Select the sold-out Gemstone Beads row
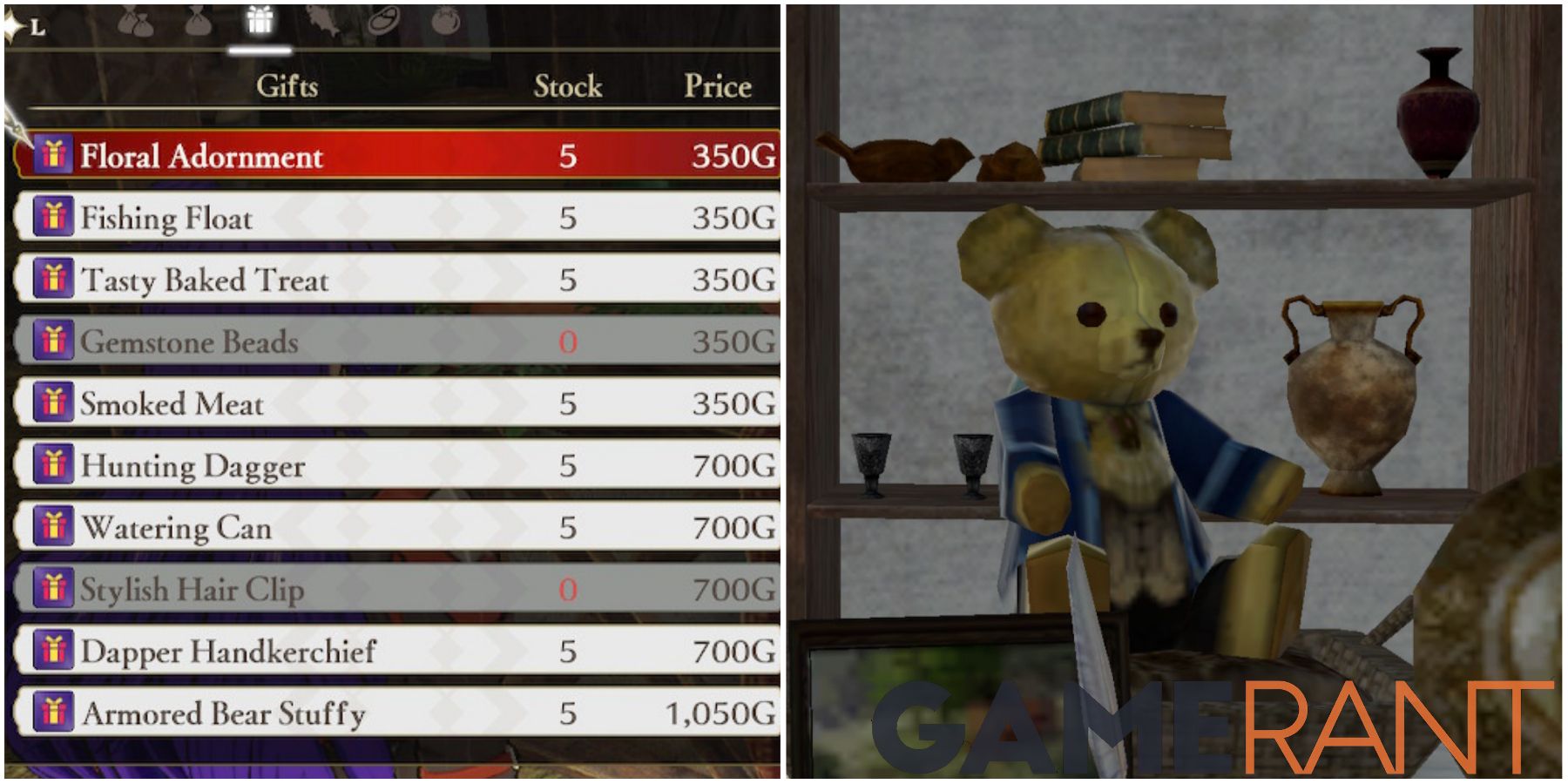 (348, 342)
